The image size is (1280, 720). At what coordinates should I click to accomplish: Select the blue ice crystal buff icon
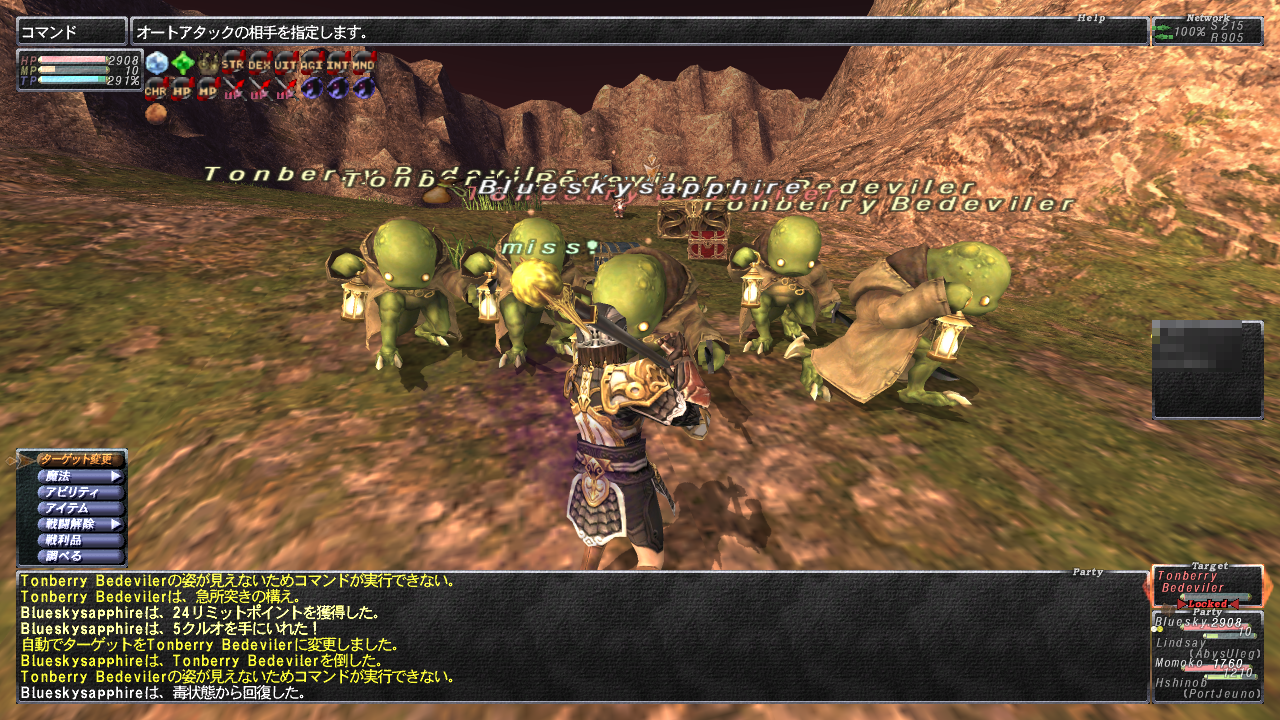pyautogui.click(x=156, y=63)
